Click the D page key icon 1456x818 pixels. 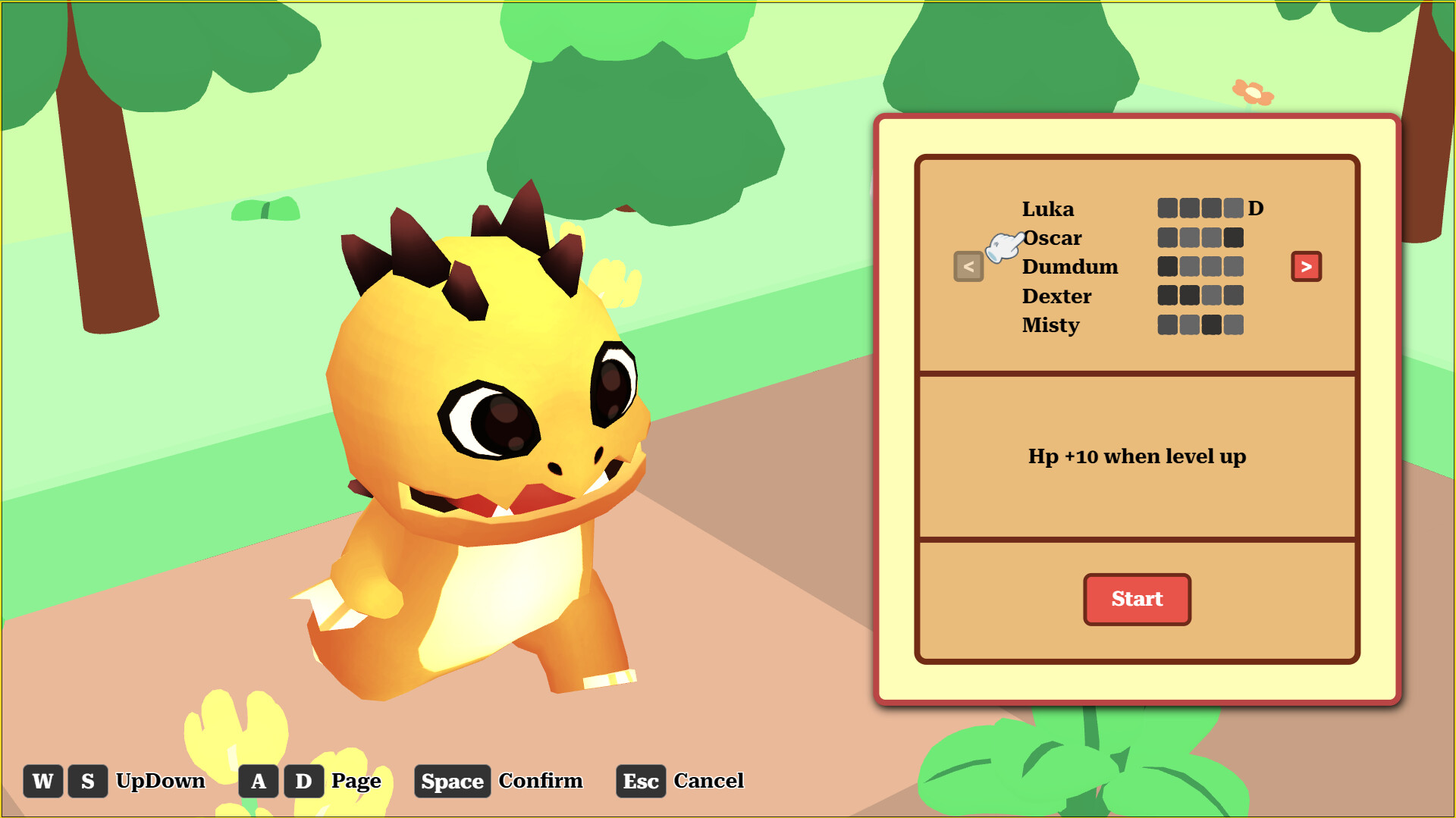[303, 781]
